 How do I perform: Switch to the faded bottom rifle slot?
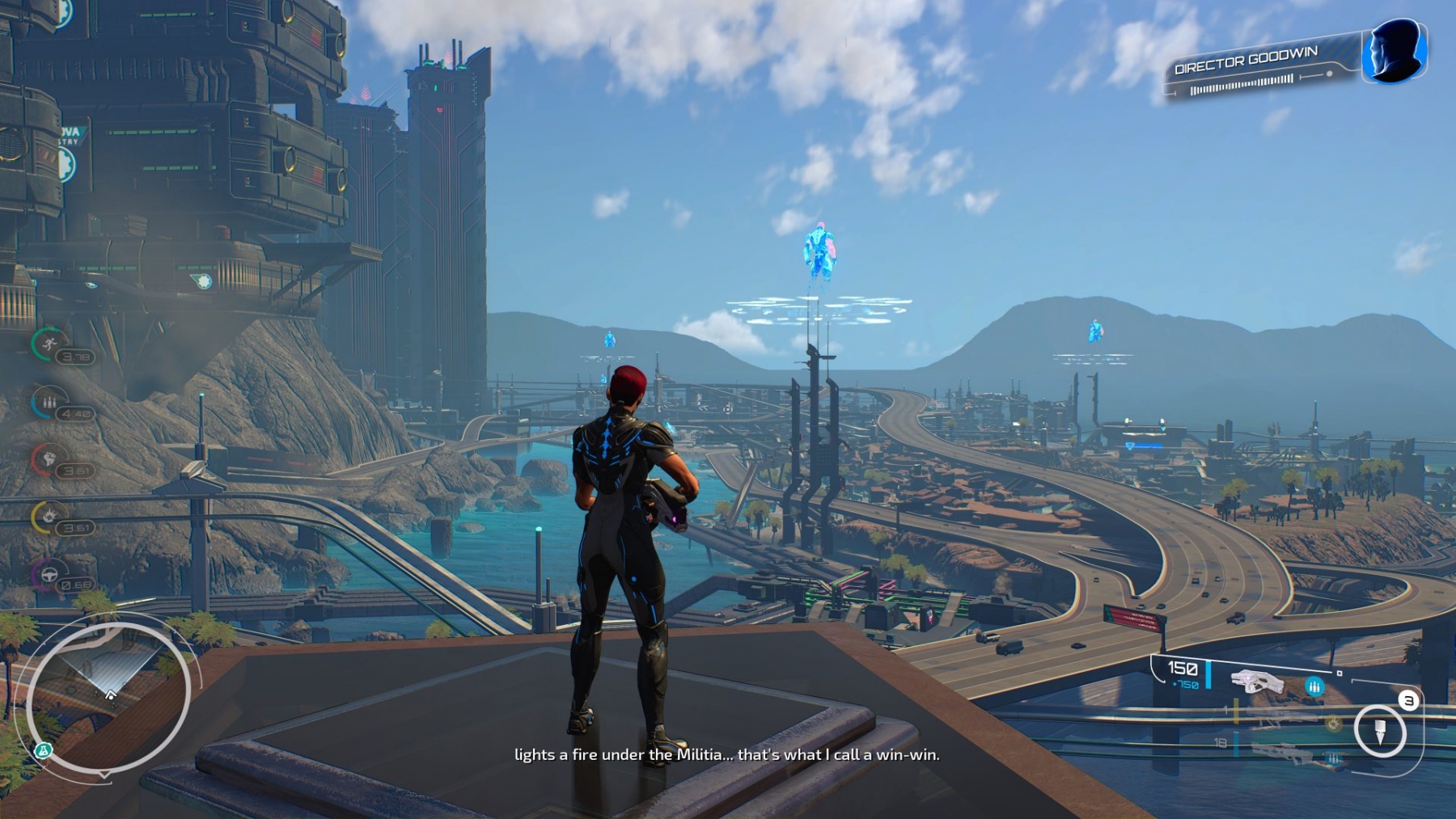tap(1282, 754)
